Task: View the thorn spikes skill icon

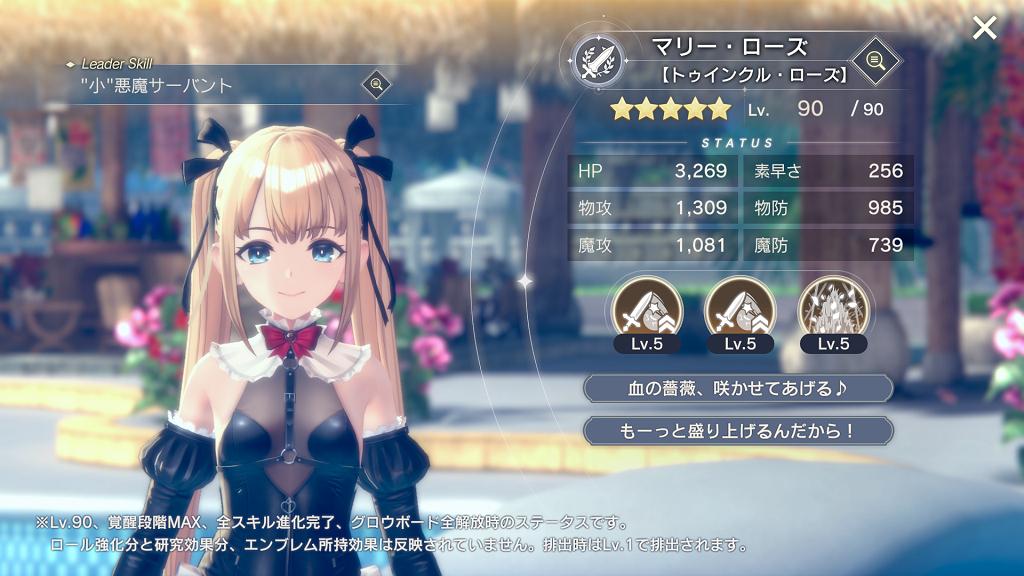Action: [x=833, y=308]
